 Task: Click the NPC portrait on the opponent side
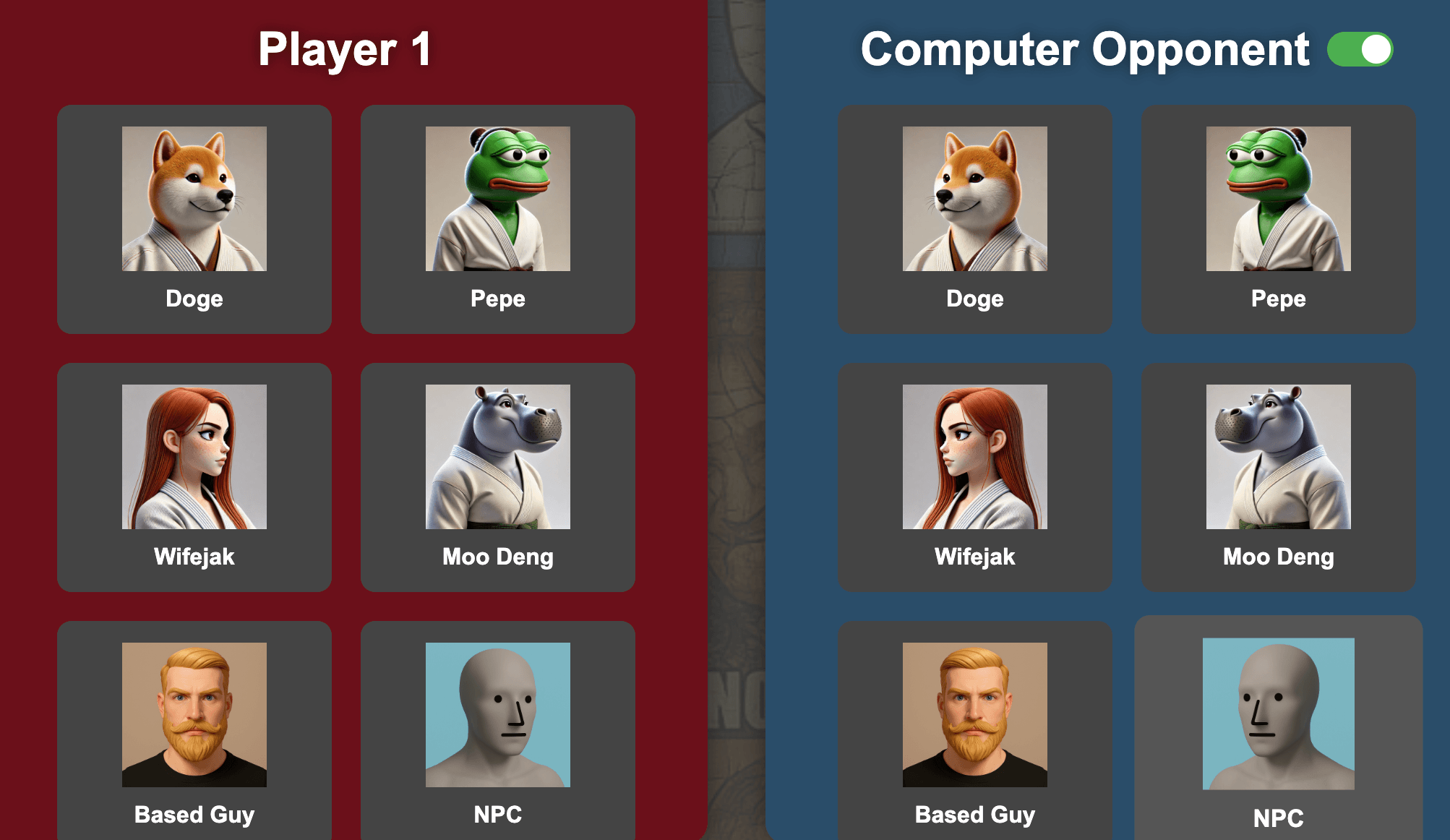(1279, 716)
